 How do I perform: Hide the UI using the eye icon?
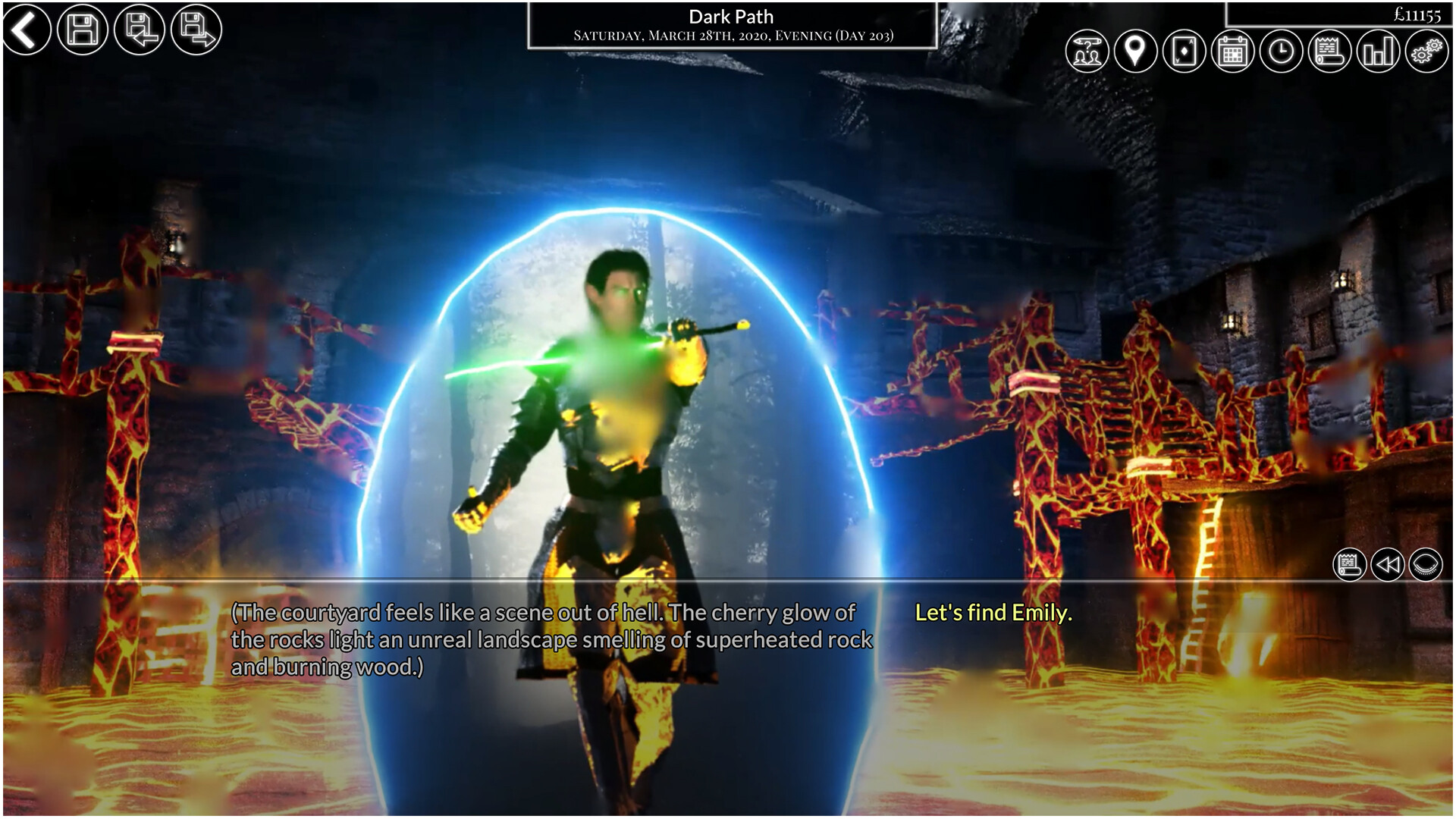pyautogui.click(x=1426, y=565)
